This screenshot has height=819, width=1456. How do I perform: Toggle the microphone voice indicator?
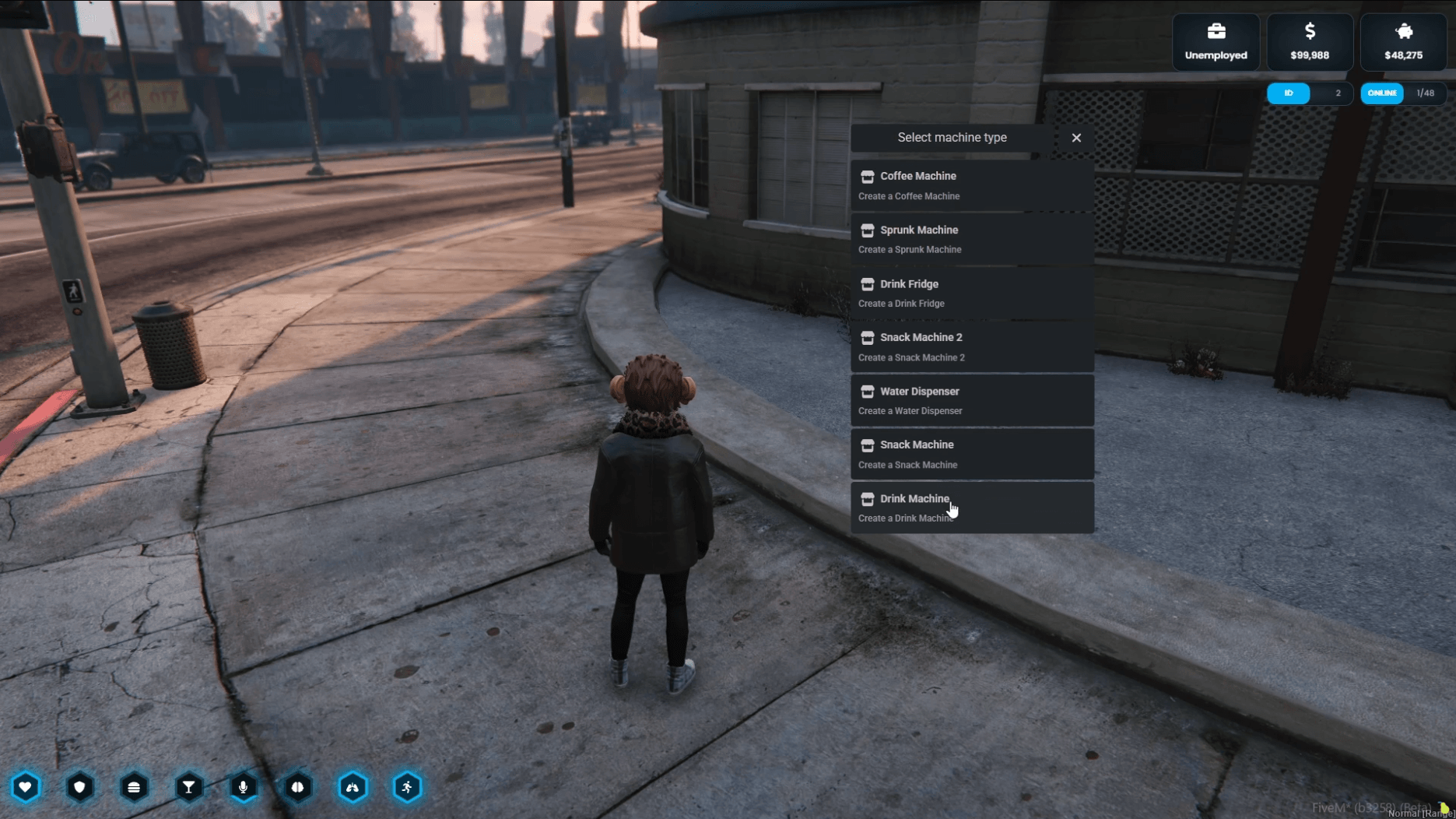tap(244, 788)
